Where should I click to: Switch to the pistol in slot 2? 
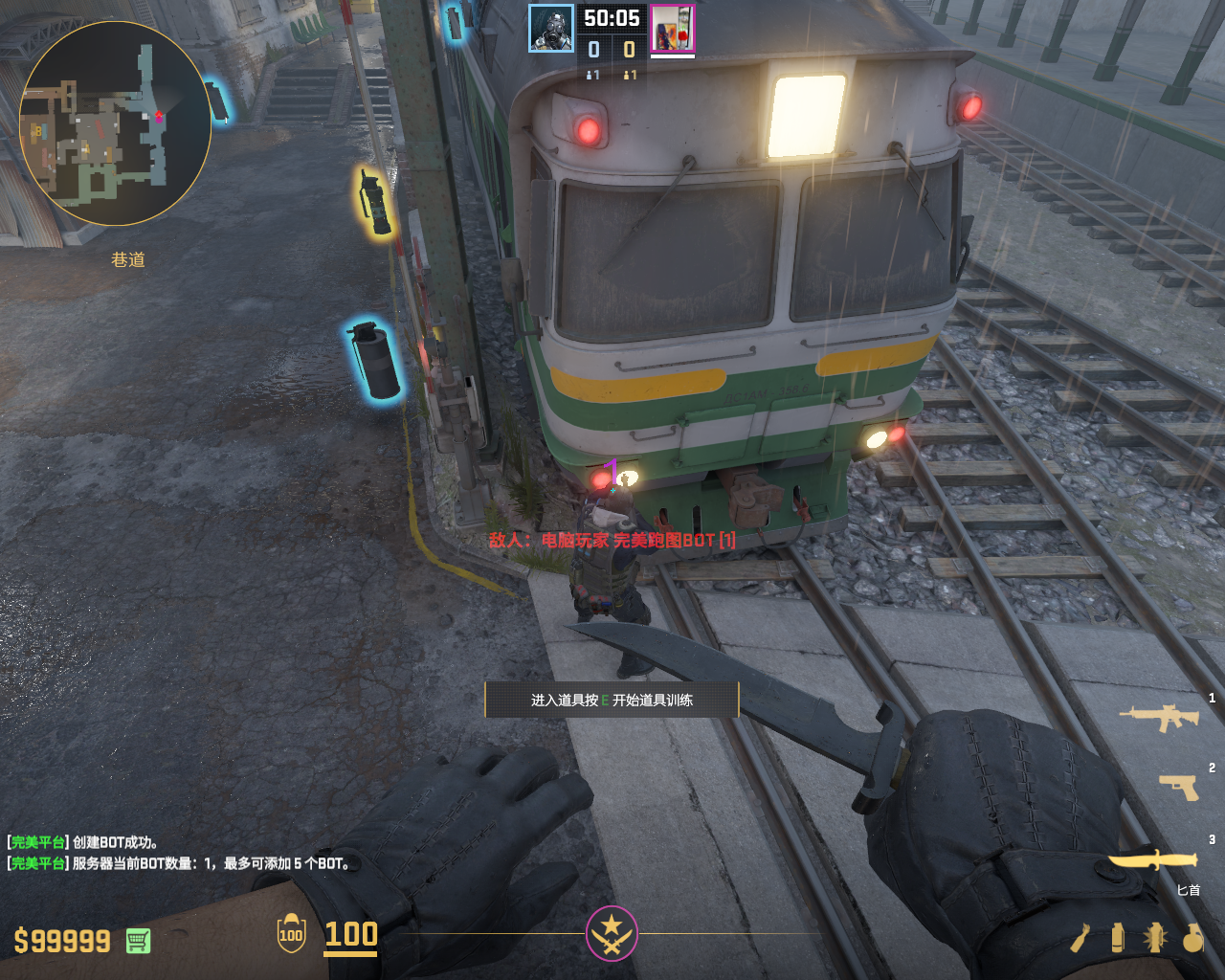tap(1178, 787)
